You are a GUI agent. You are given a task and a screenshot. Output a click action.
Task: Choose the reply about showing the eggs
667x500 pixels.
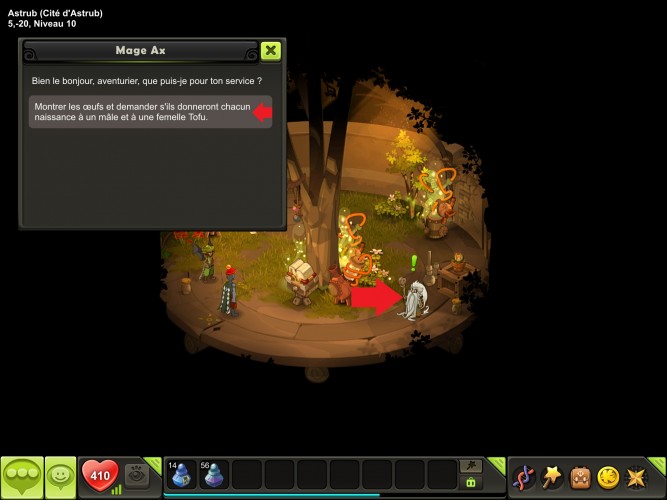click(140, 112)
